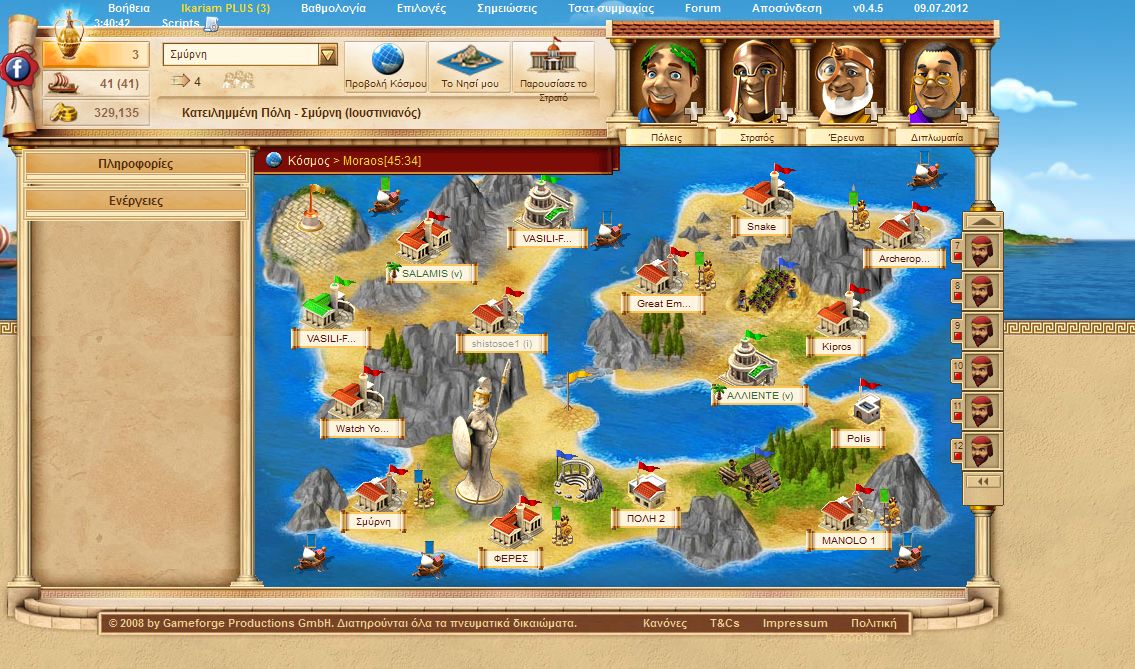Open Ikariam PLUS page

click(x=218, y=8)
